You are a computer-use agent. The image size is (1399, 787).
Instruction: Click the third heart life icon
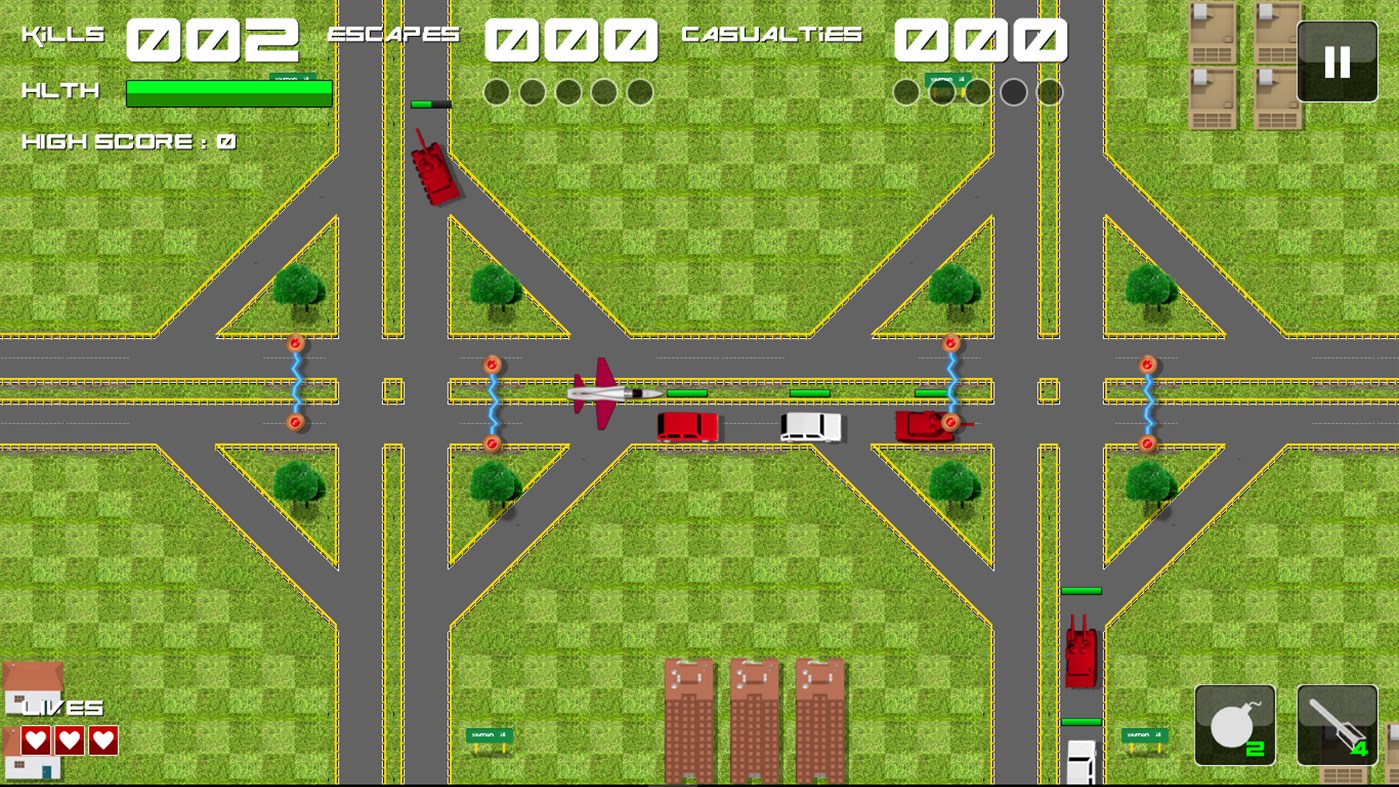coord(100,741)
